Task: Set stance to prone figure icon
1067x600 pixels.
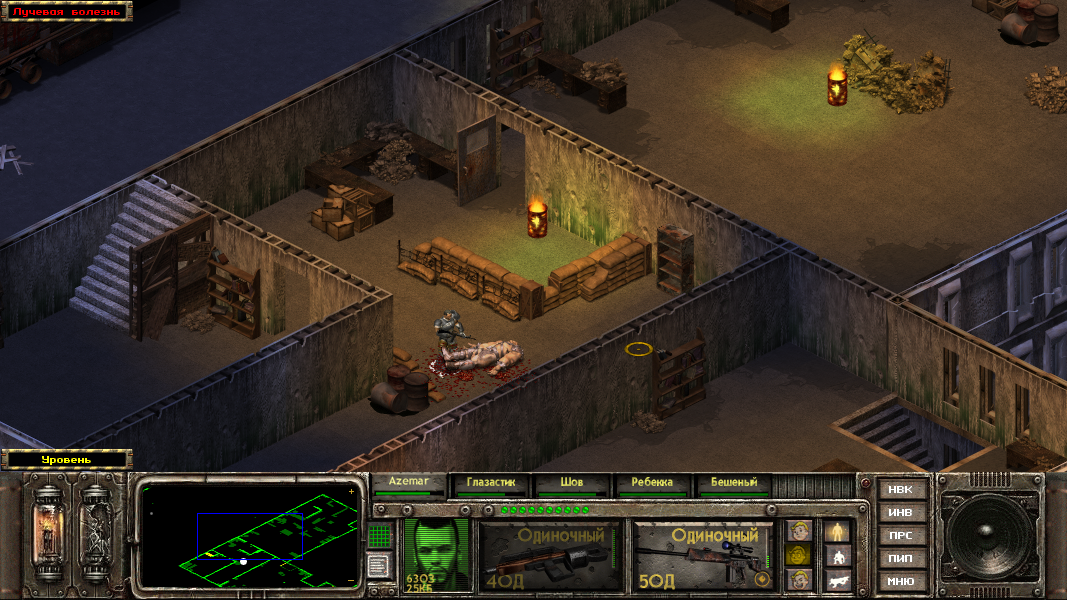Action: [x=837, y=580]
